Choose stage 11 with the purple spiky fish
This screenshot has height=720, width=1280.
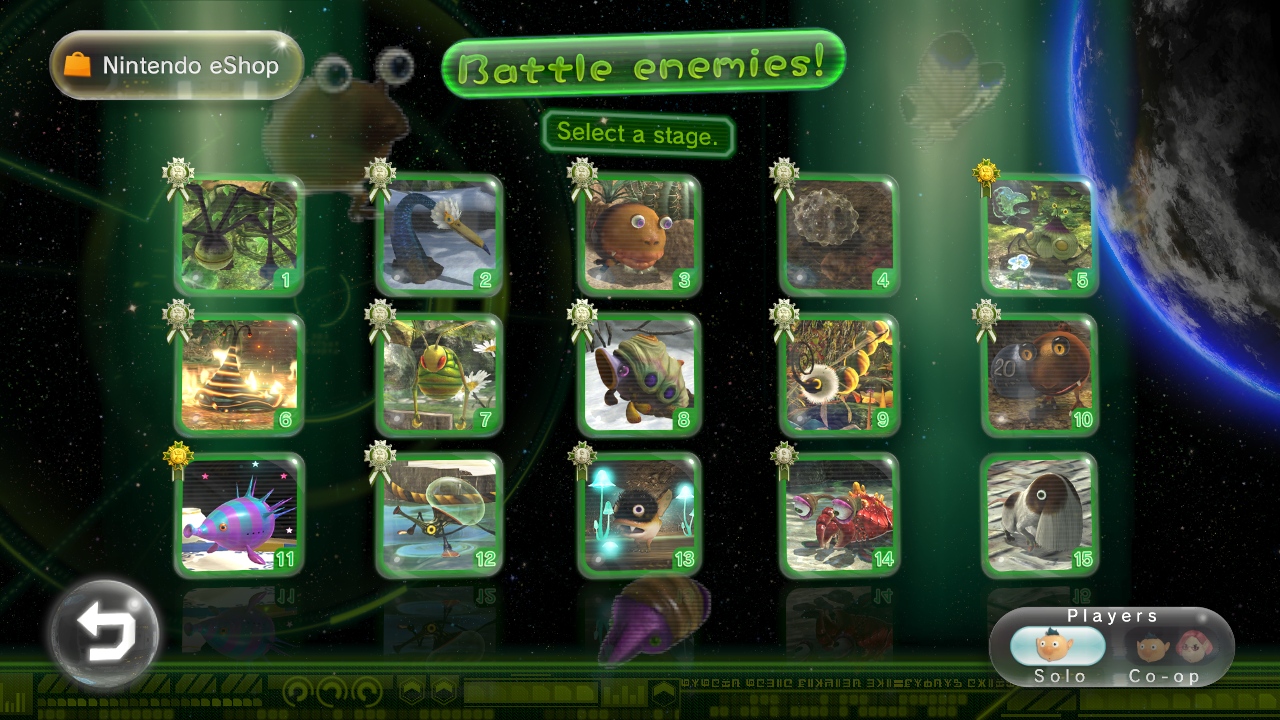click(239, 515)
